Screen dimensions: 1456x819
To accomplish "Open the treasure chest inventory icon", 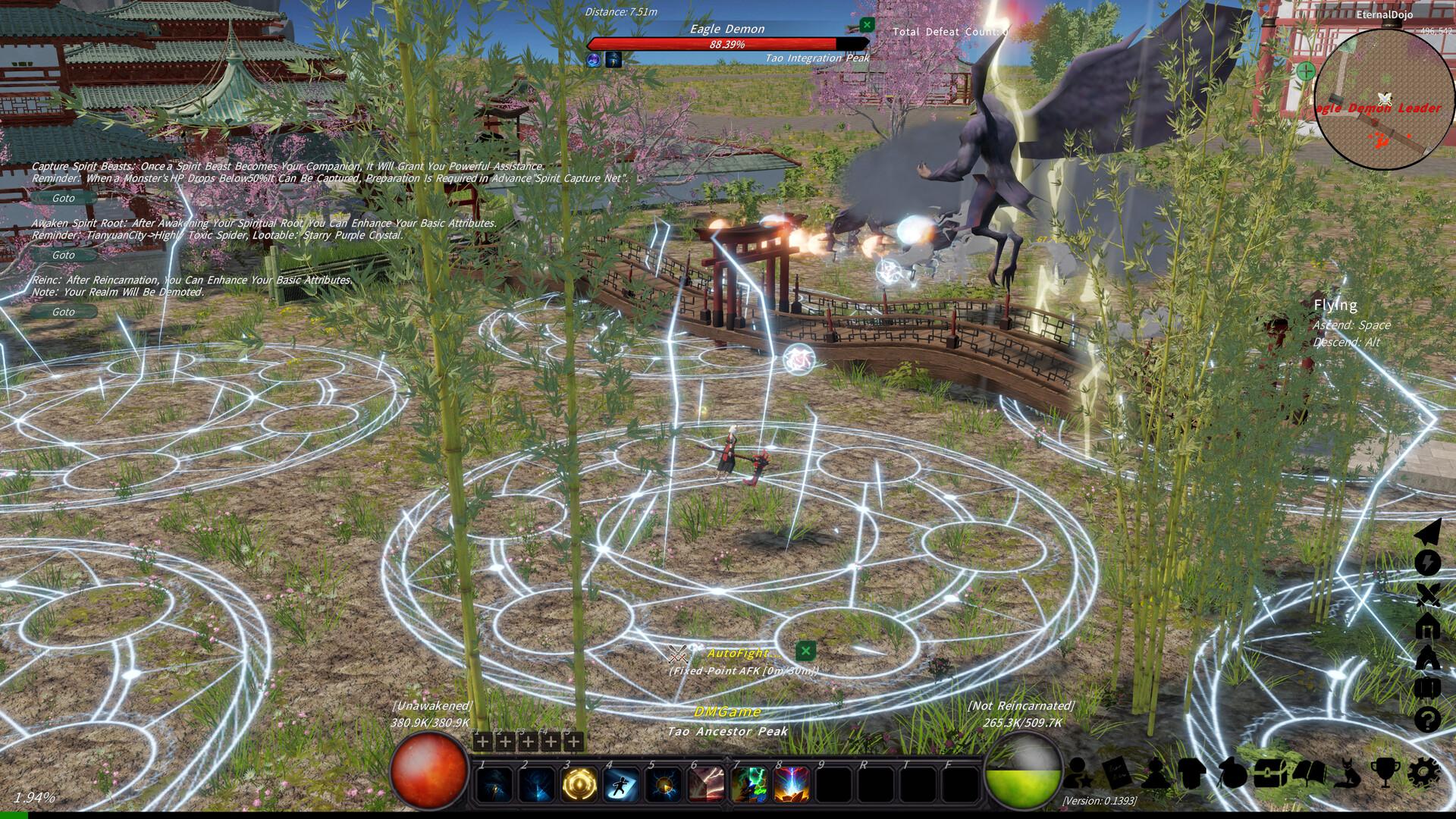I will click(x=1268, y=773).
